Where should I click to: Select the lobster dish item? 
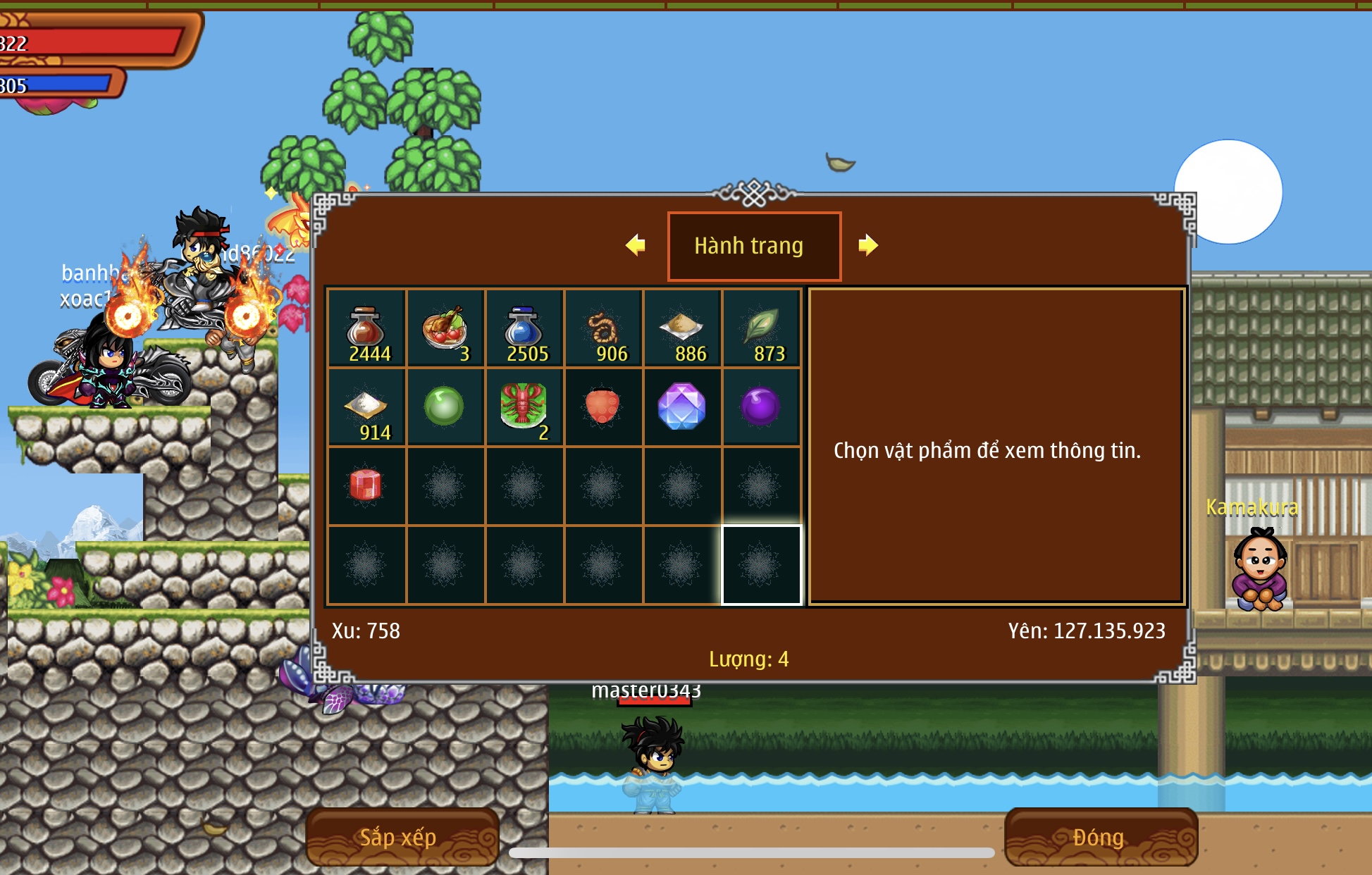pyautogui.click(x=524, y=407)
